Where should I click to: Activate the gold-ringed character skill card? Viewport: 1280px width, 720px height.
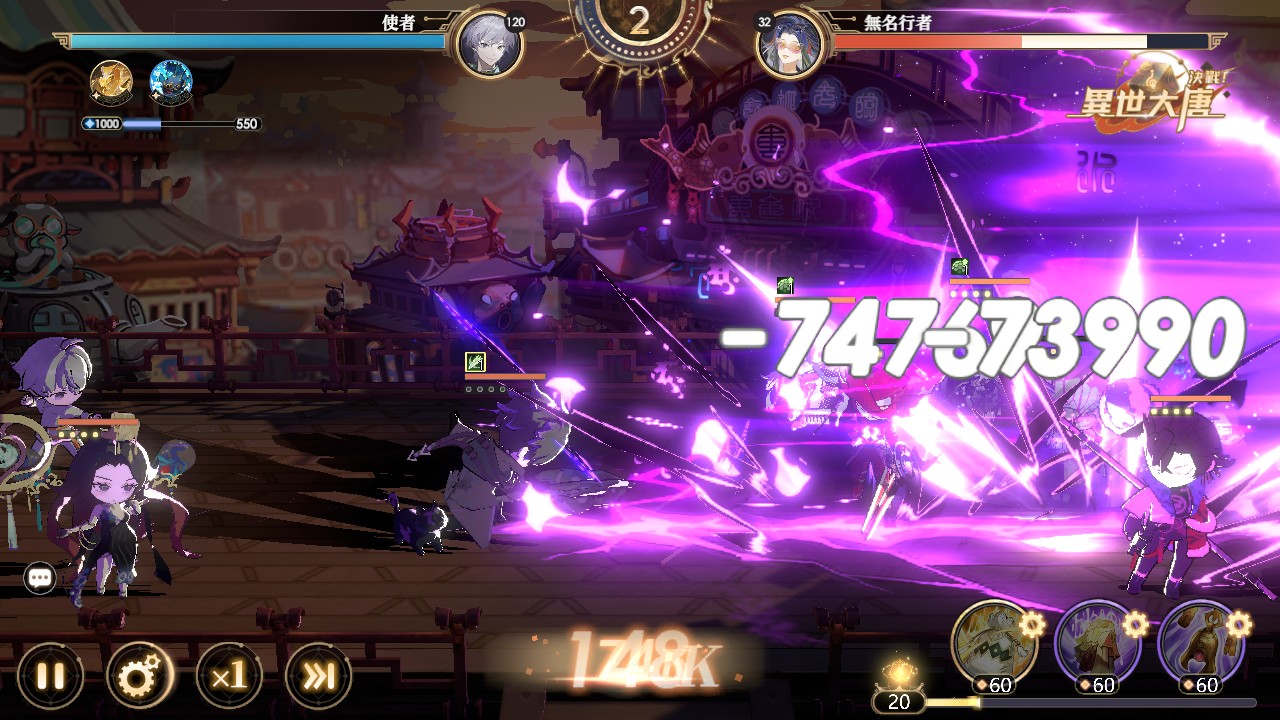point(995,641)
